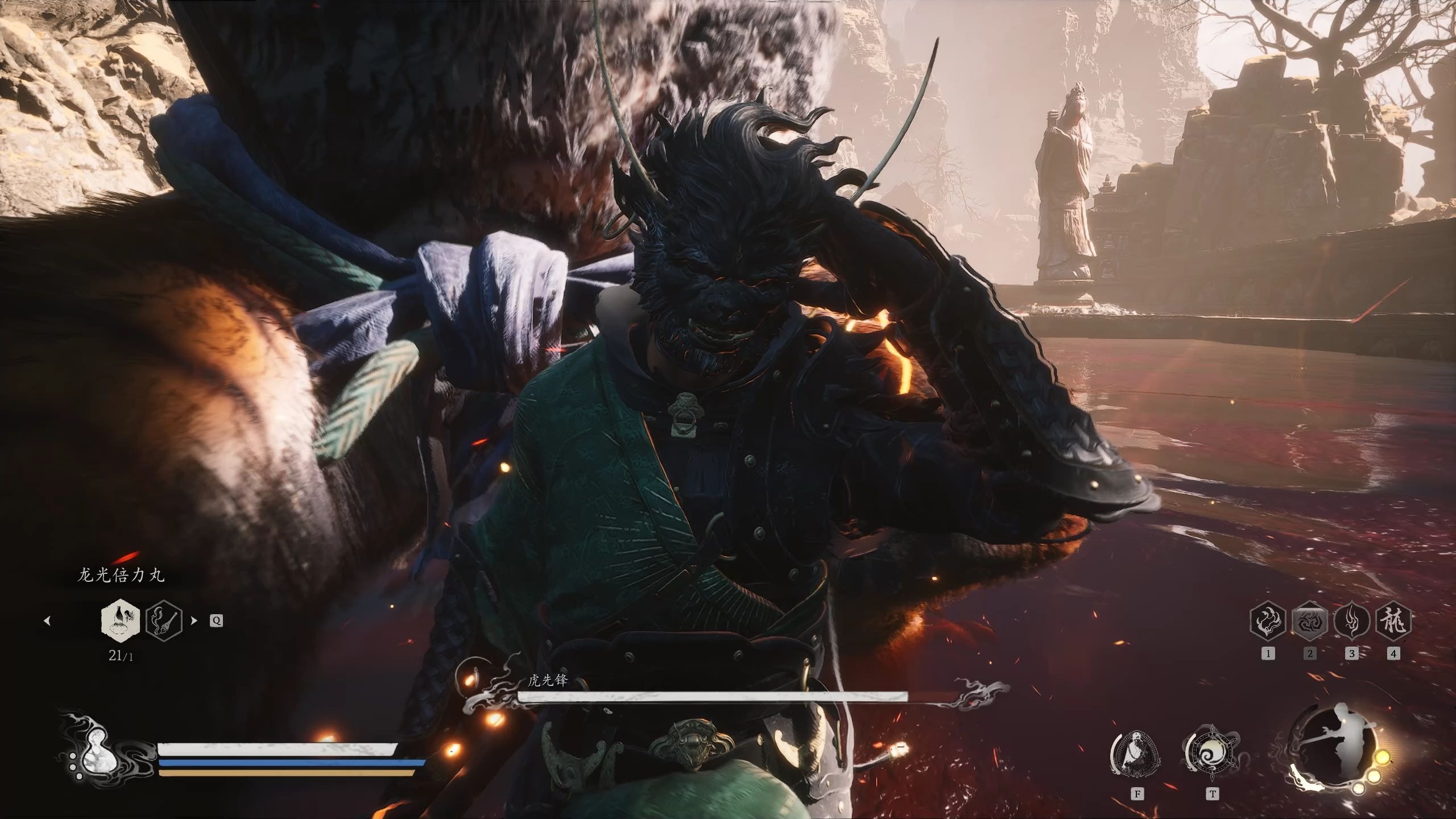Select the highlighted 龙光倍力丸 pill slot
Image resolution: width=1456 pixels, height=819 pixels.
pos(119,619)
